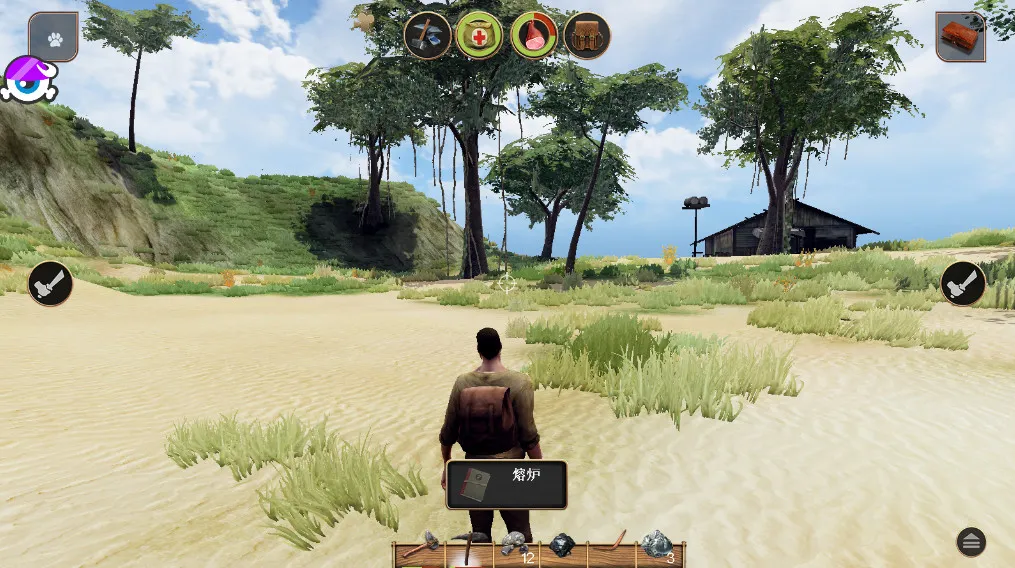Select the stack of 3 ore
Image resolution: width=1015 pixels, height=568 pixels.
657,545
